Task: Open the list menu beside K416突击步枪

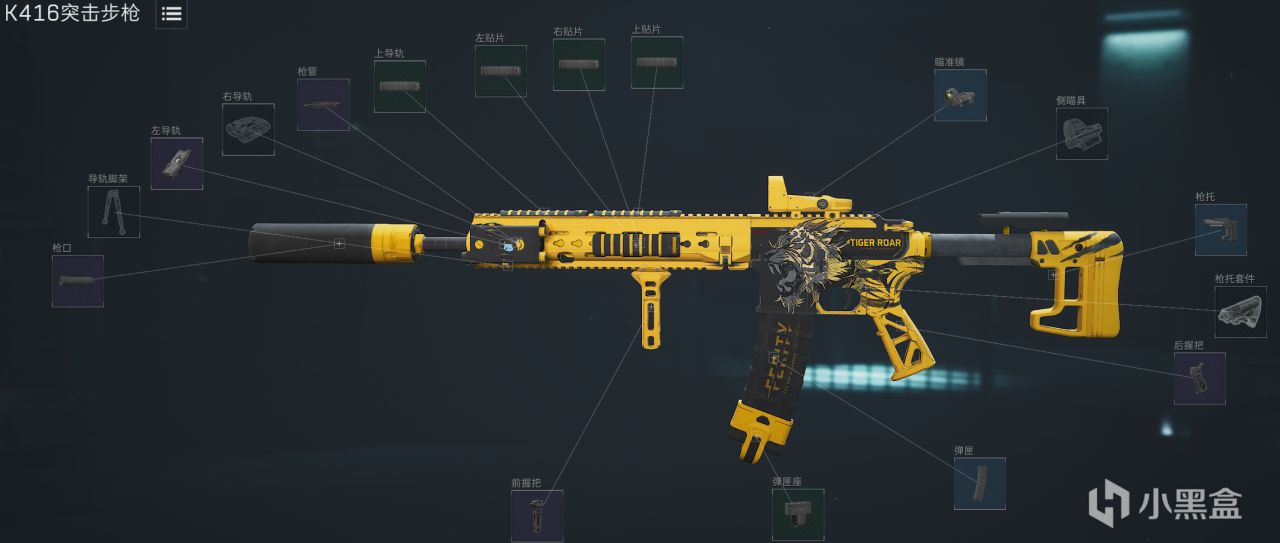Action: [x=171, y=14]
